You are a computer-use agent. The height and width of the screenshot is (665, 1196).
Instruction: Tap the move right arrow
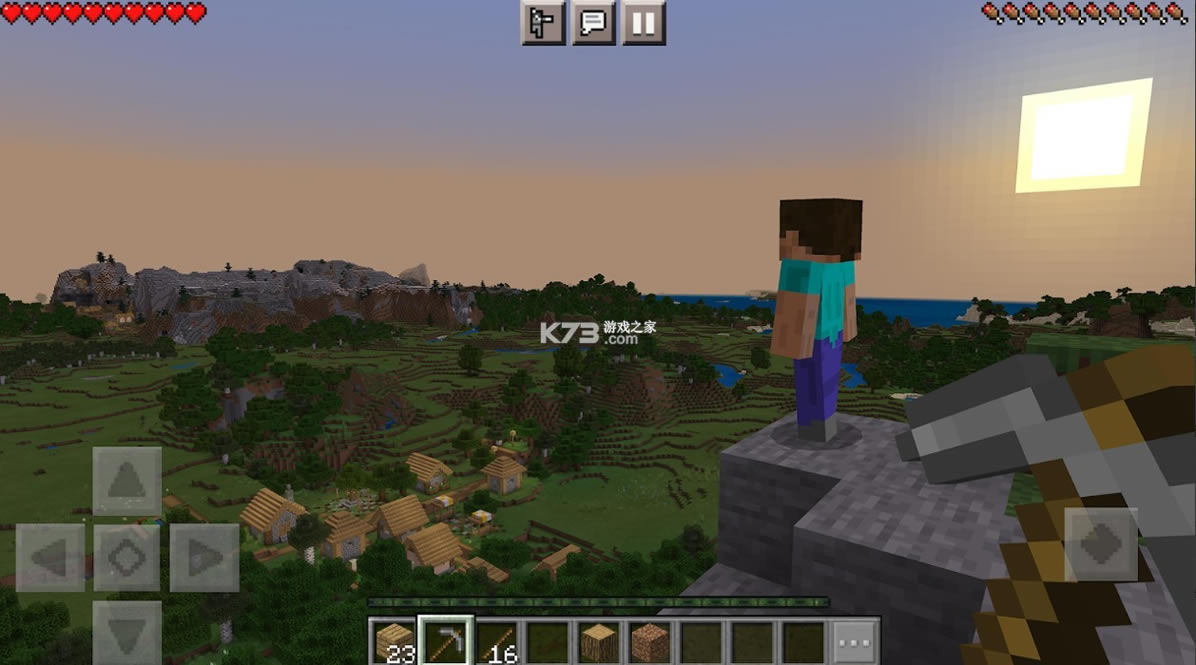204,557
